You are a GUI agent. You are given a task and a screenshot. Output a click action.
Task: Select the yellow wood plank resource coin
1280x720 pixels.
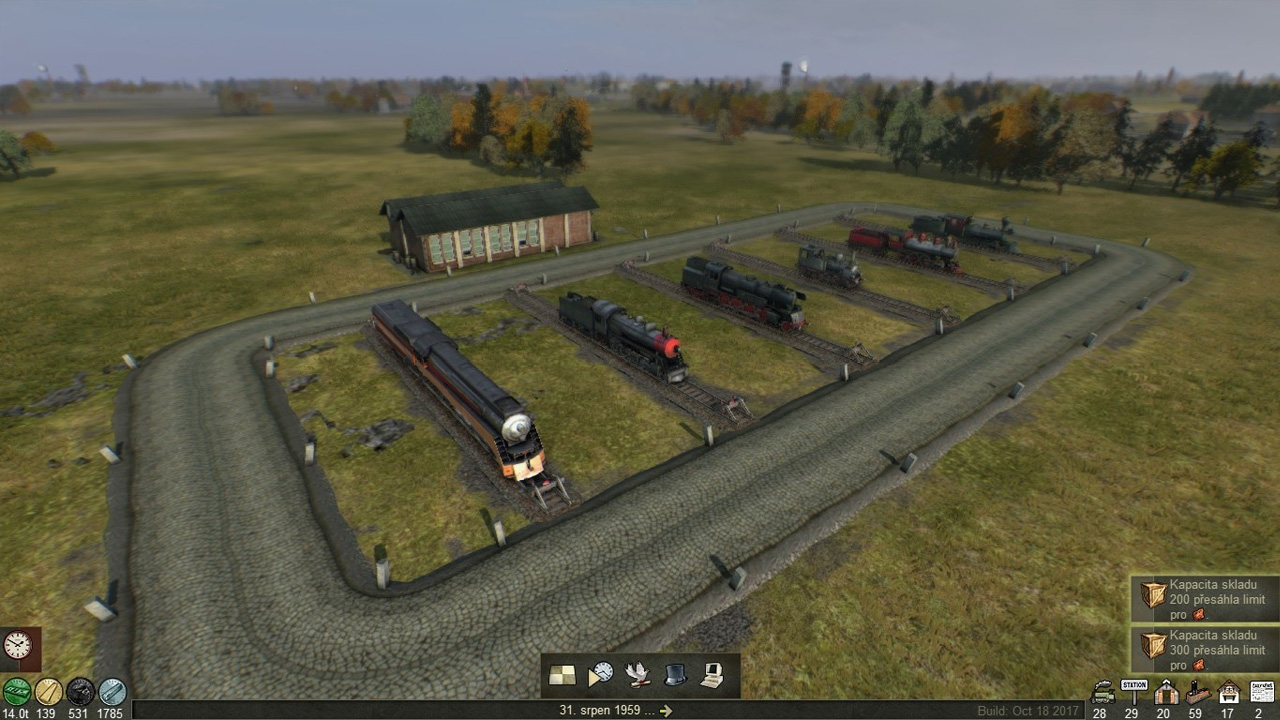pyautogui.click(x=48, y=691)
